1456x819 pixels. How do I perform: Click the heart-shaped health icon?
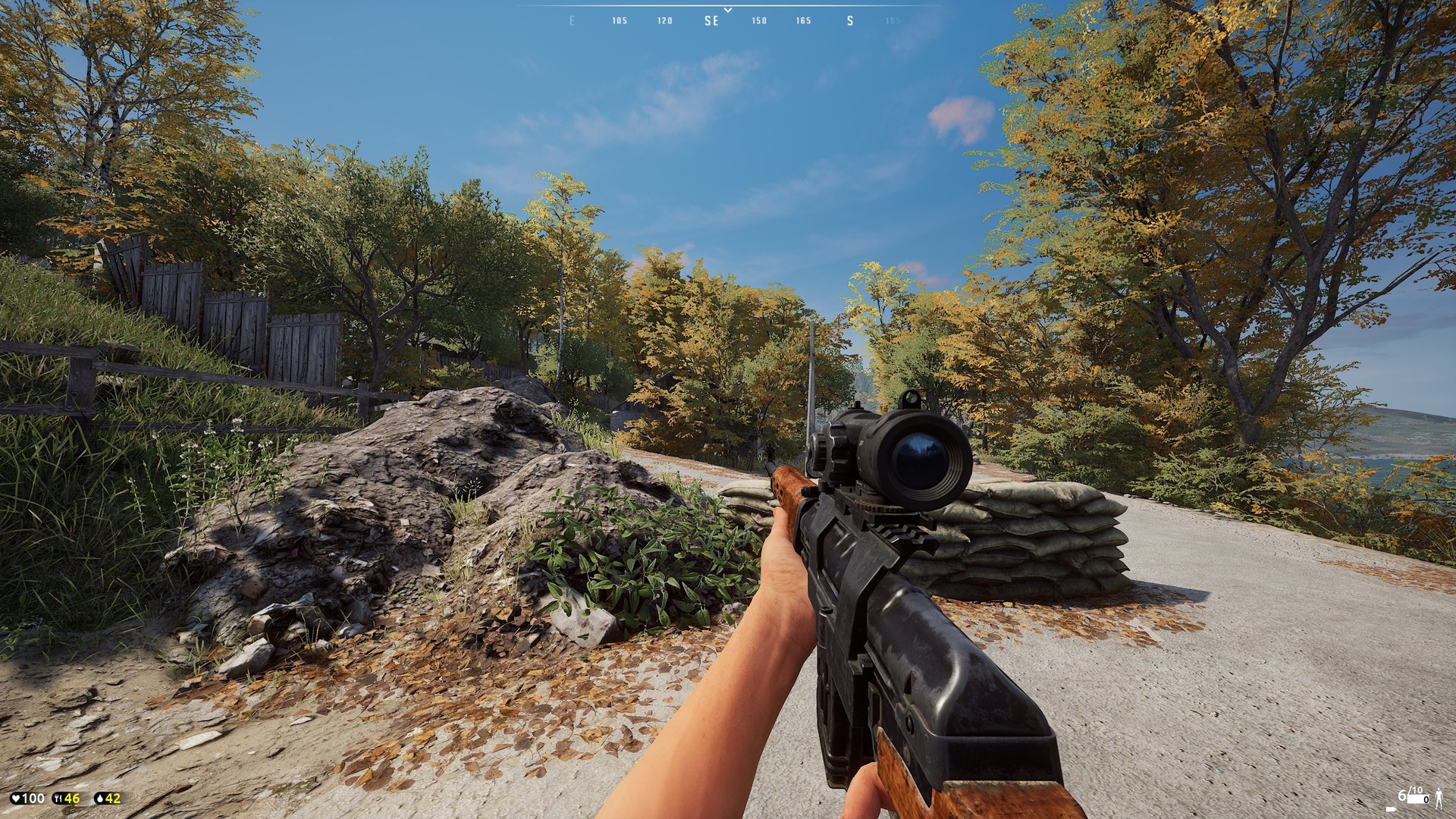(x=15, y=798)
